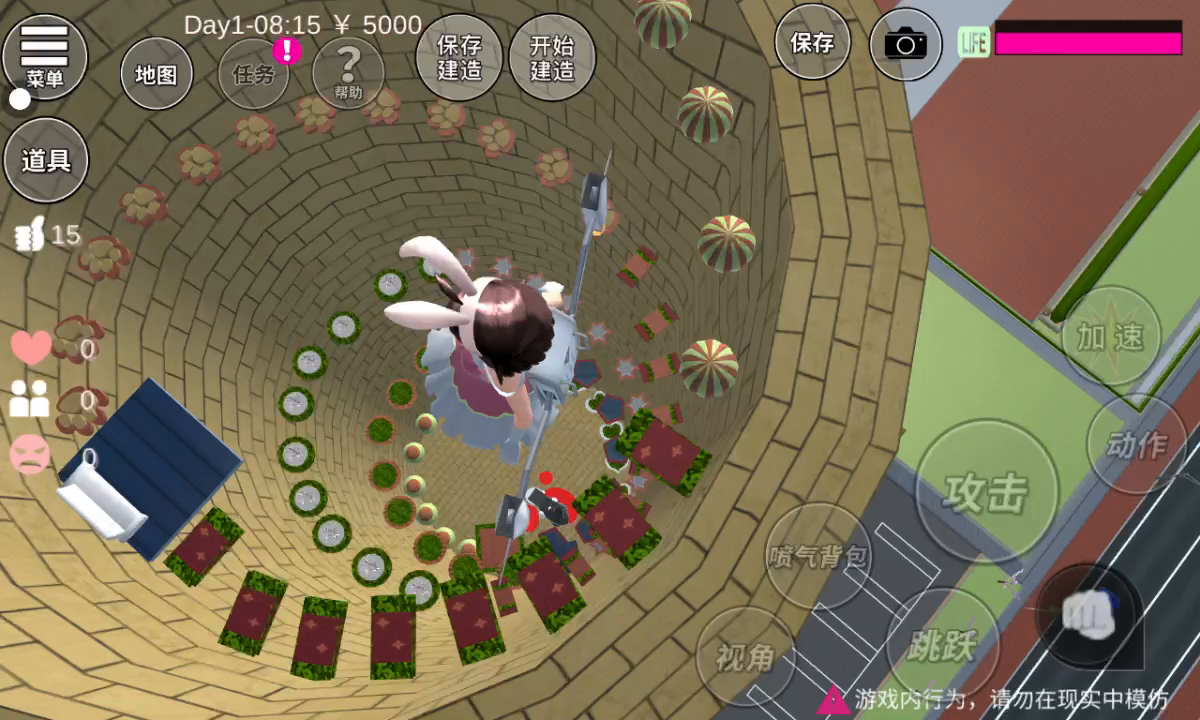
Task: Start building with 开始建造
Action: [x=552, y=58]
